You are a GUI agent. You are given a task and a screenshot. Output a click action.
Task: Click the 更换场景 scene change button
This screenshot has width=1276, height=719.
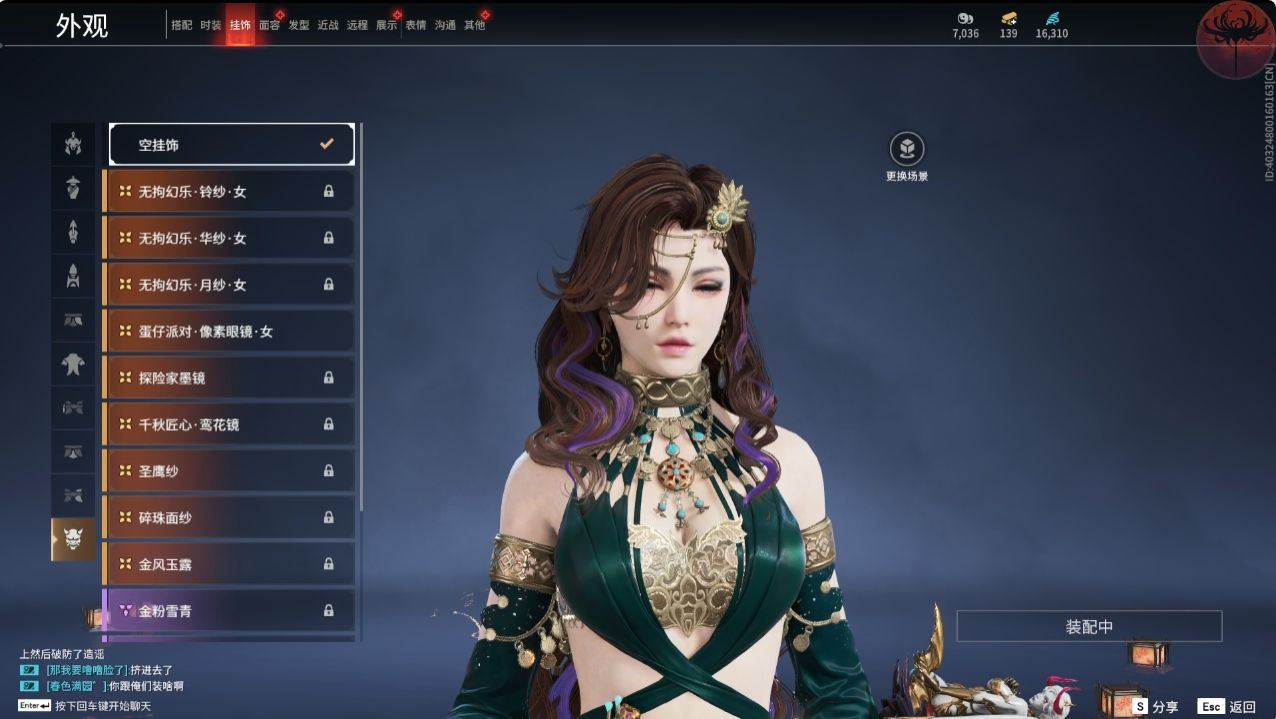click(907, 150)
